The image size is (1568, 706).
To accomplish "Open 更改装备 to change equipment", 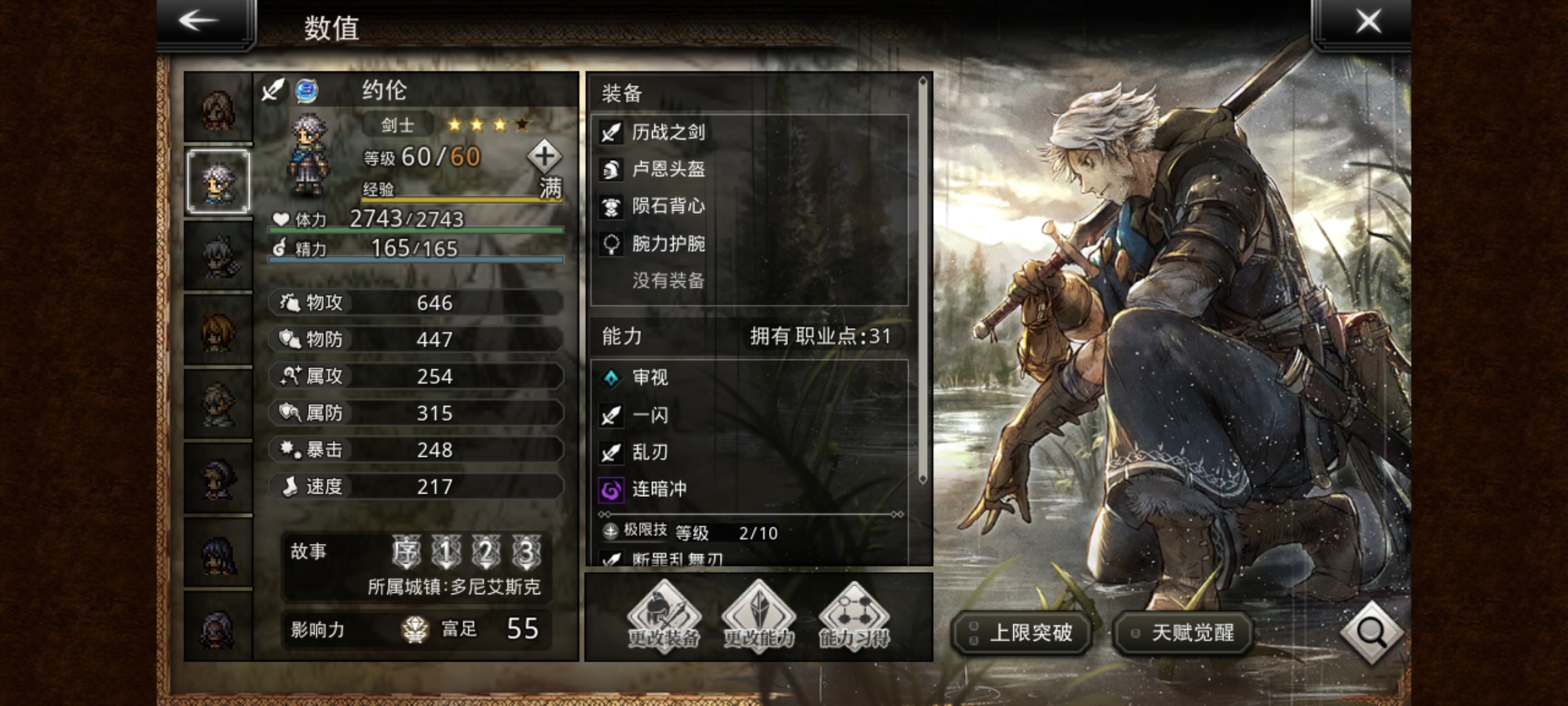I will coord(664,617).
